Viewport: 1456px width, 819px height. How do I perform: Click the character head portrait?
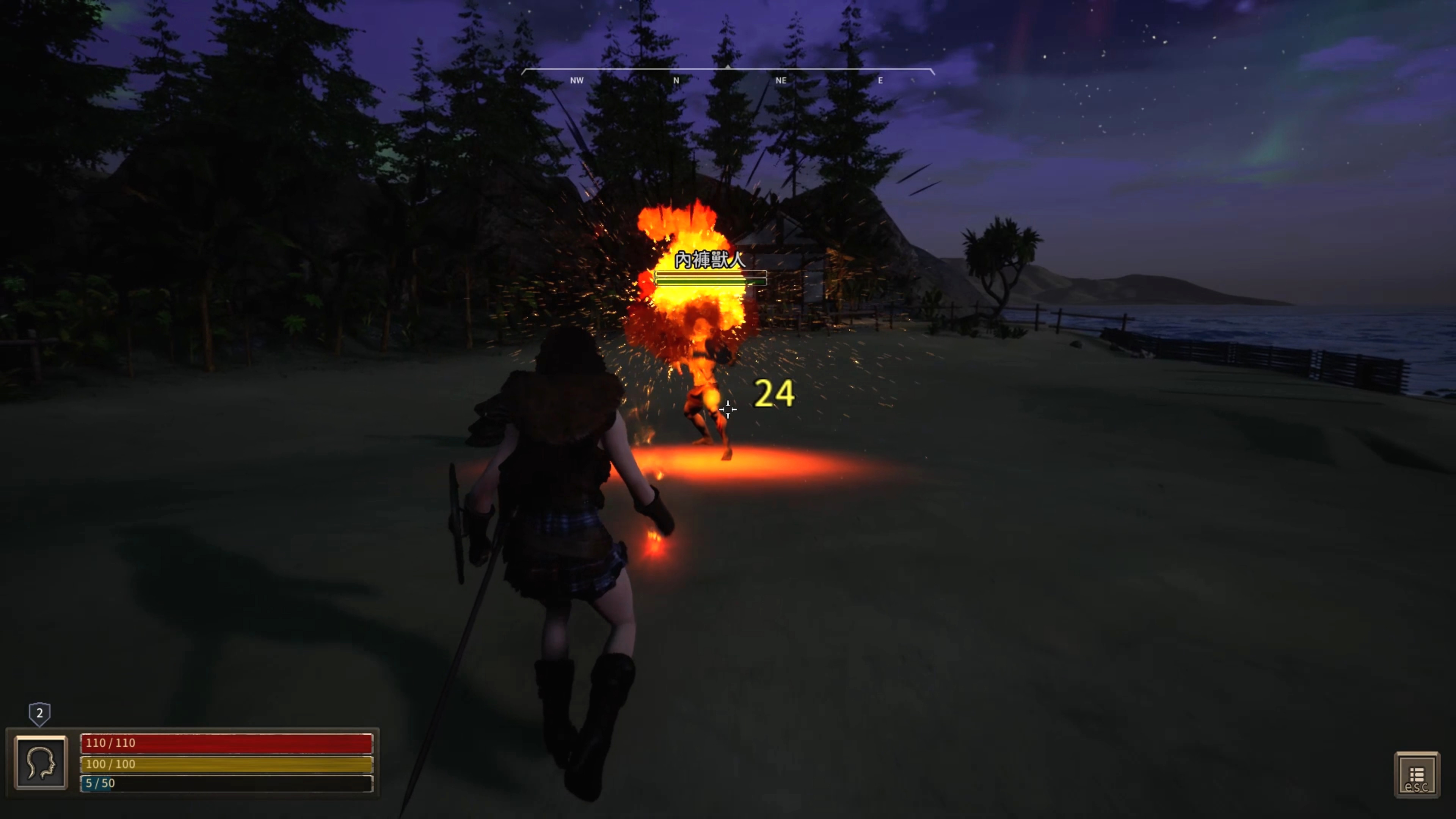pyautogui.click(x=41, y=762)
